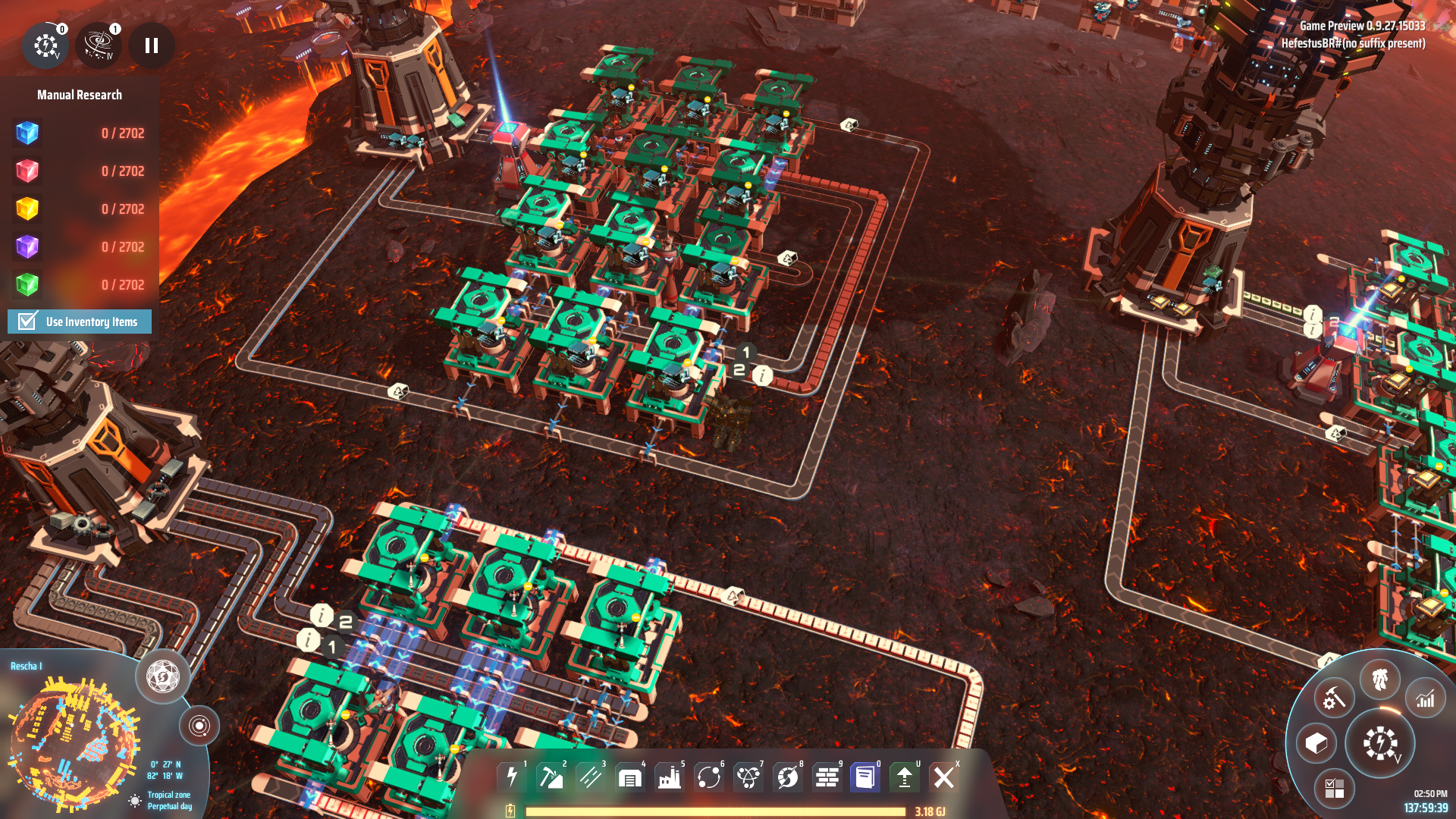The height and width of the screenshot is (819, 1456).
Task: Select the red X dismantle tool
Action: 944,777
